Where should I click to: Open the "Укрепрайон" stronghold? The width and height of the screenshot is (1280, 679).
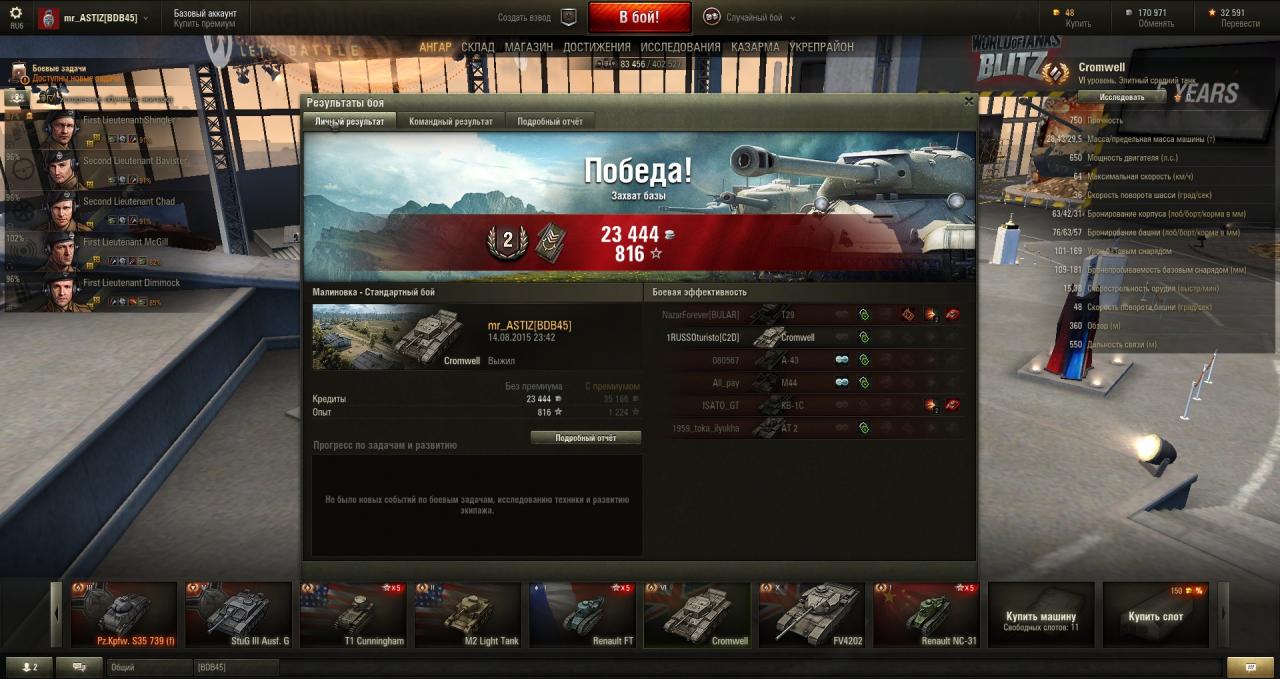point(821,47)
